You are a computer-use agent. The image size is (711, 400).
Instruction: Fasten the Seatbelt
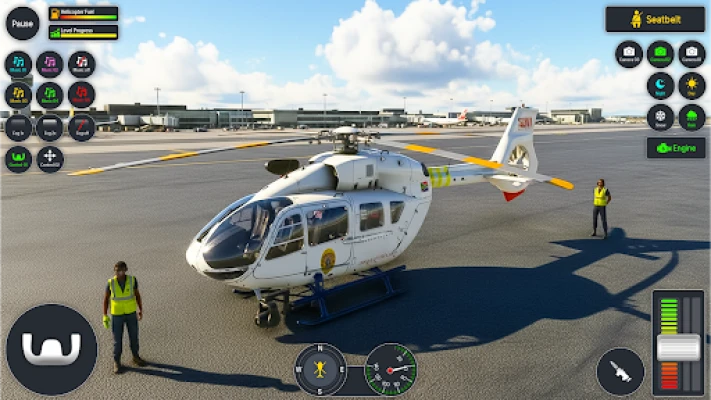tap(655, 19)
